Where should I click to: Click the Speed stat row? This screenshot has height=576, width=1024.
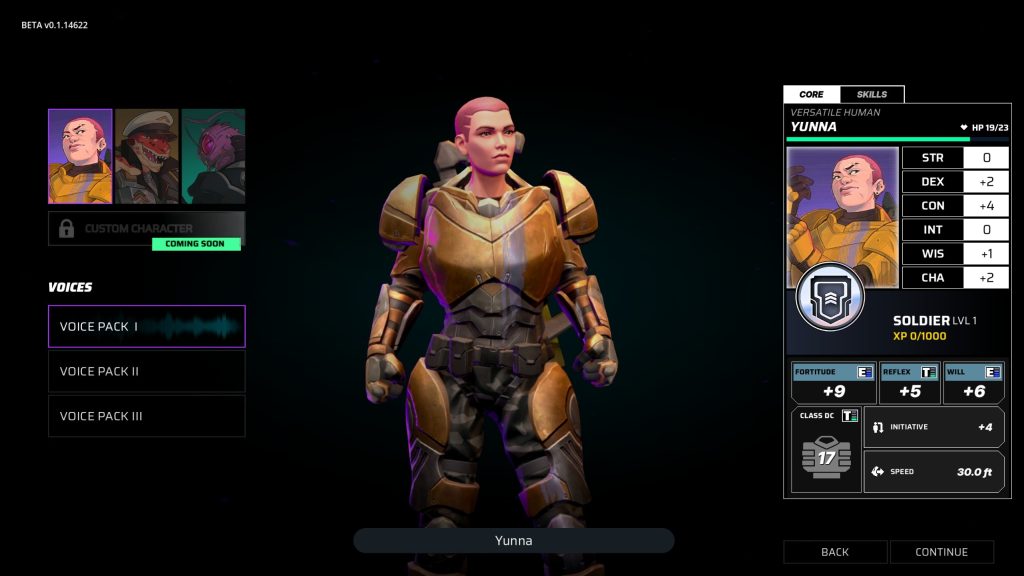pos(934,471)
